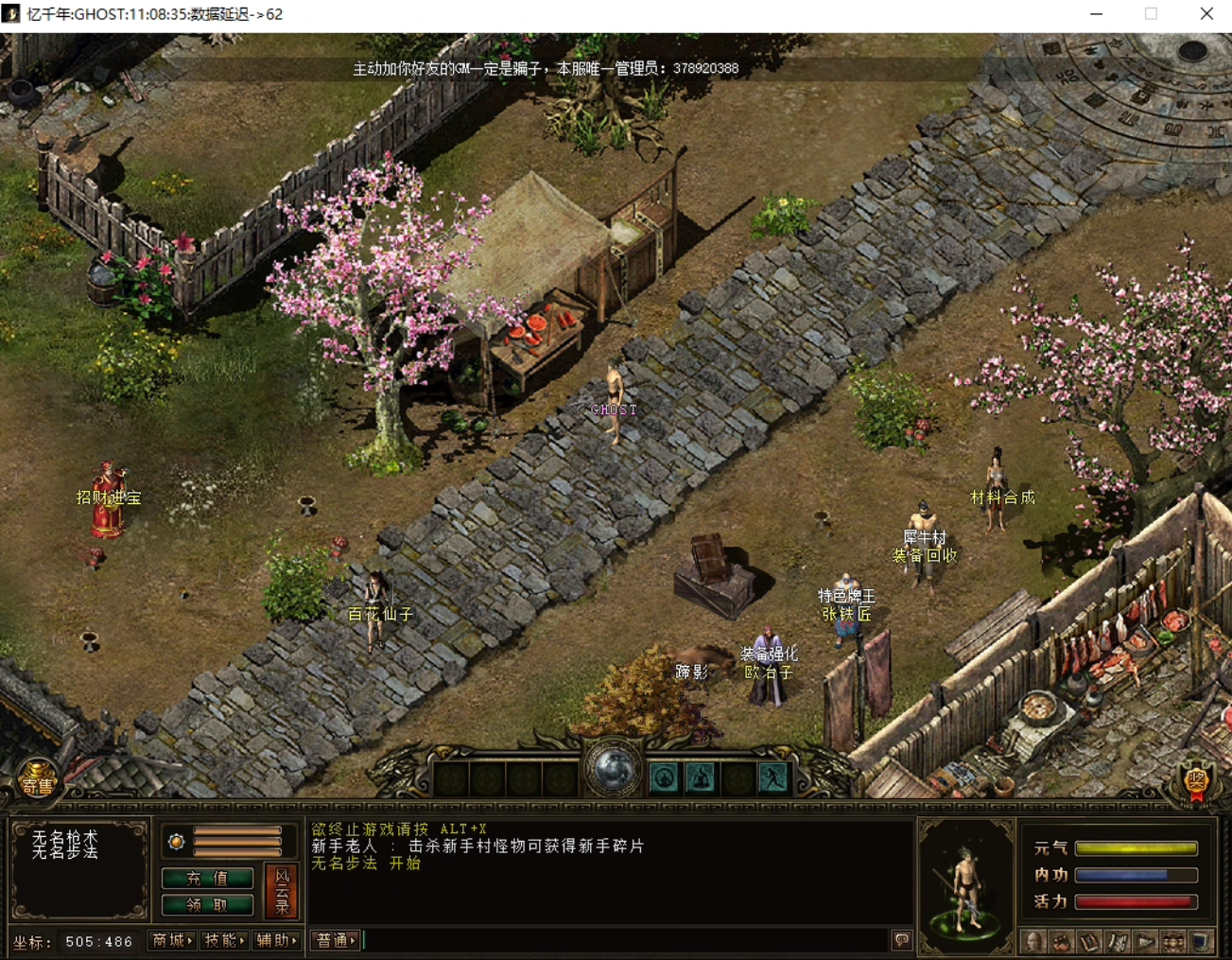Screen dimensions: 1232x960
Task: Open the 辅助 assist menu
Action: (276, 940)
